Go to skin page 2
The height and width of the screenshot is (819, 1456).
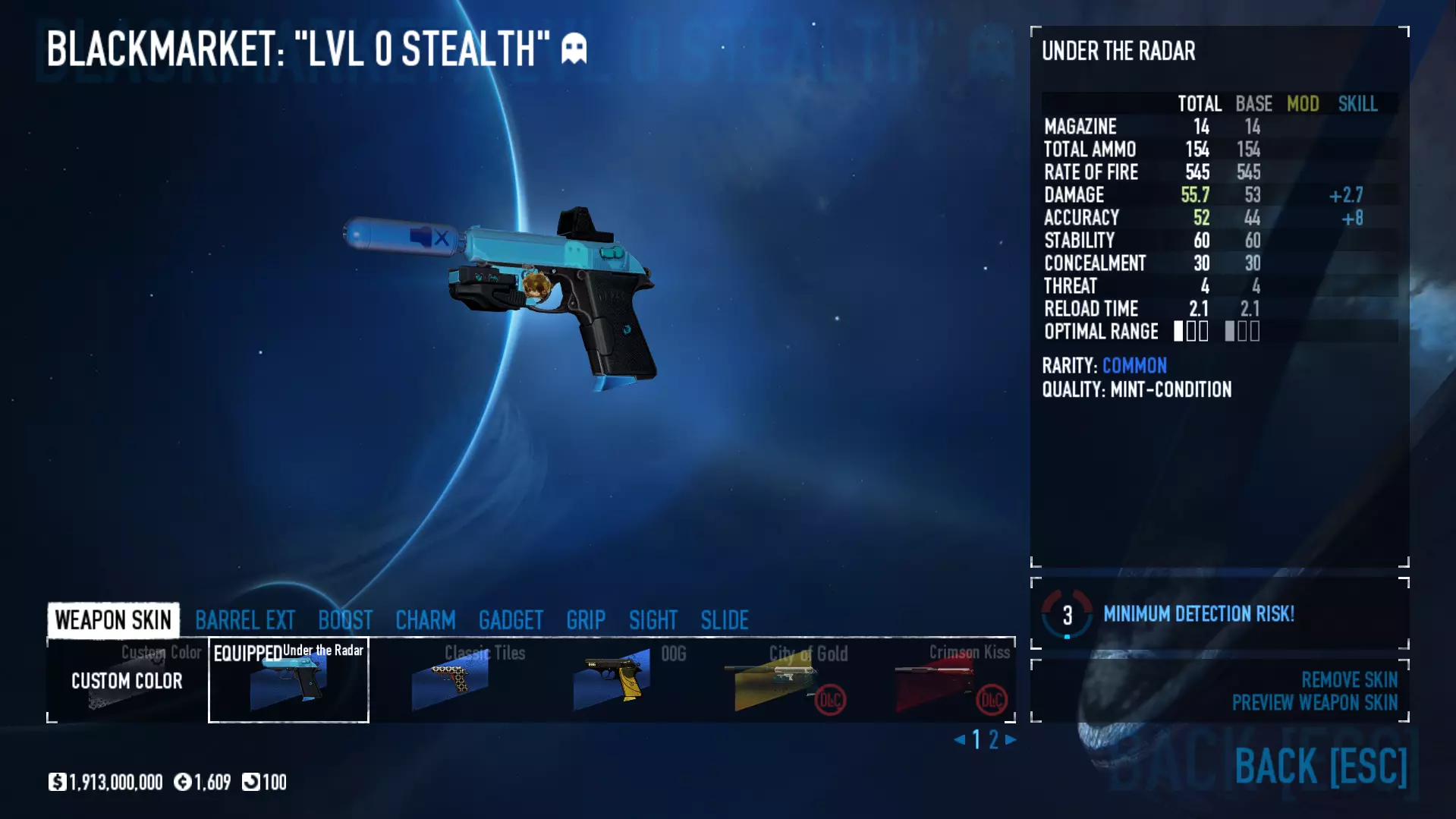993,739
